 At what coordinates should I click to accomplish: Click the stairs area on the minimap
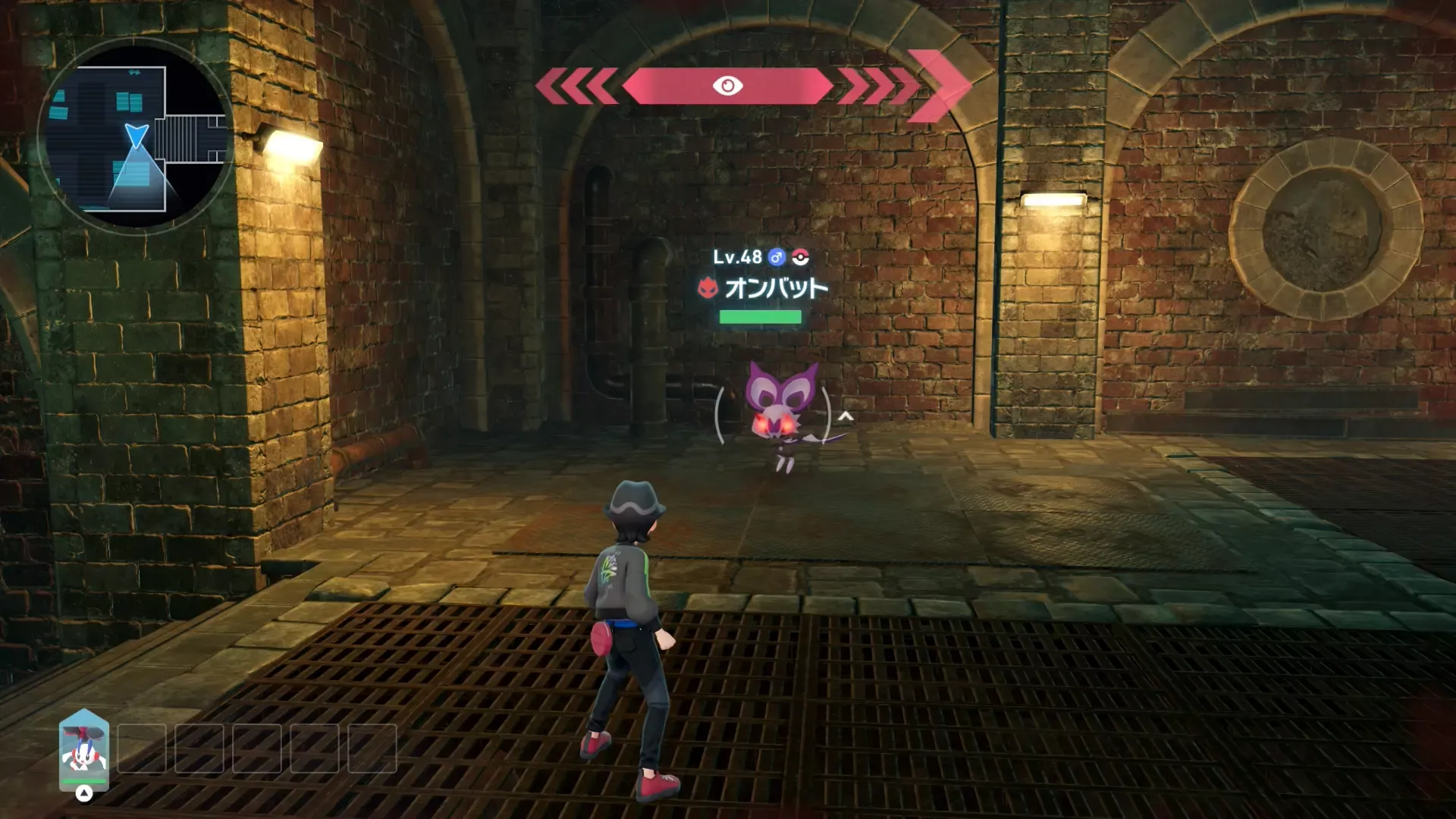point(180,139)
